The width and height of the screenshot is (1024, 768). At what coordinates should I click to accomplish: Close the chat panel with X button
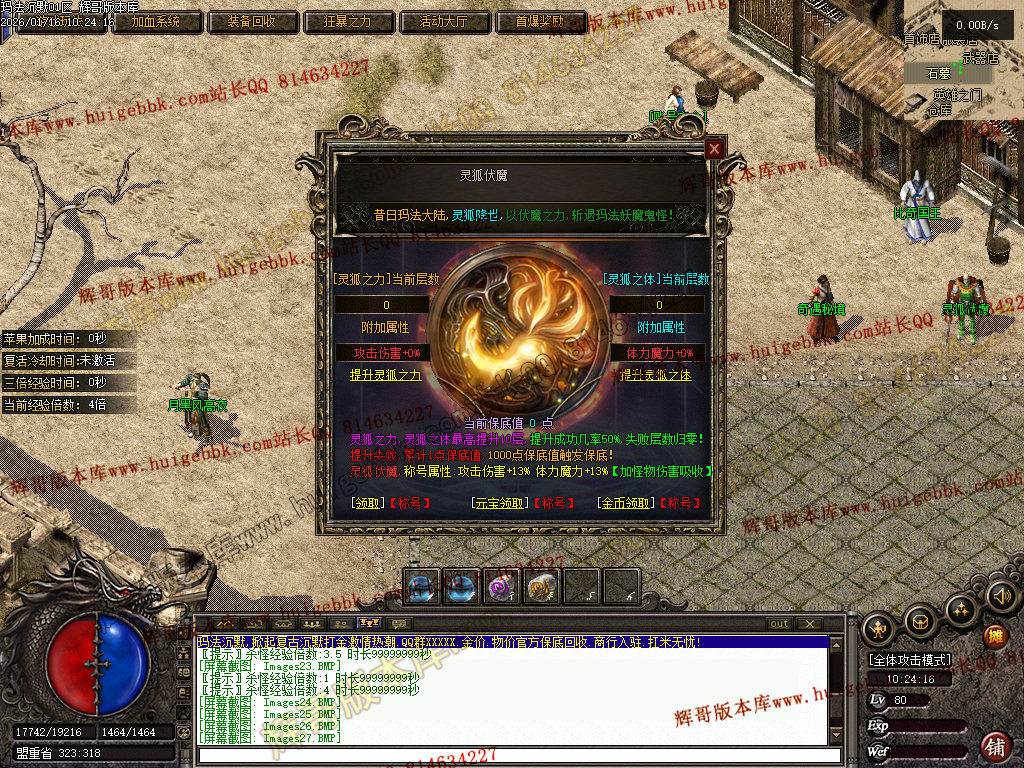point(811,624)
